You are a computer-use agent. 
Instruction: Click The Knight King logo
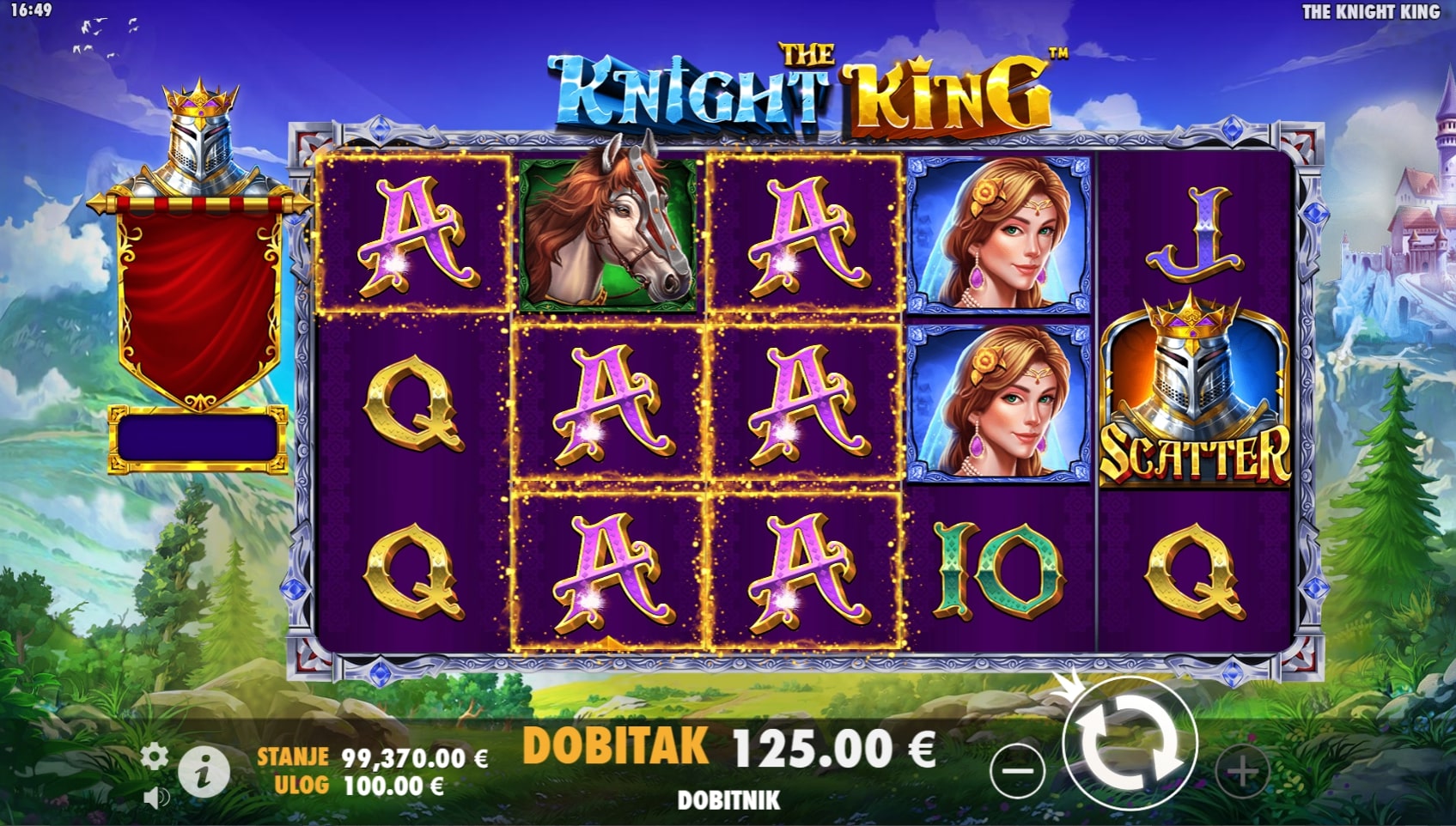click(807, 86)
